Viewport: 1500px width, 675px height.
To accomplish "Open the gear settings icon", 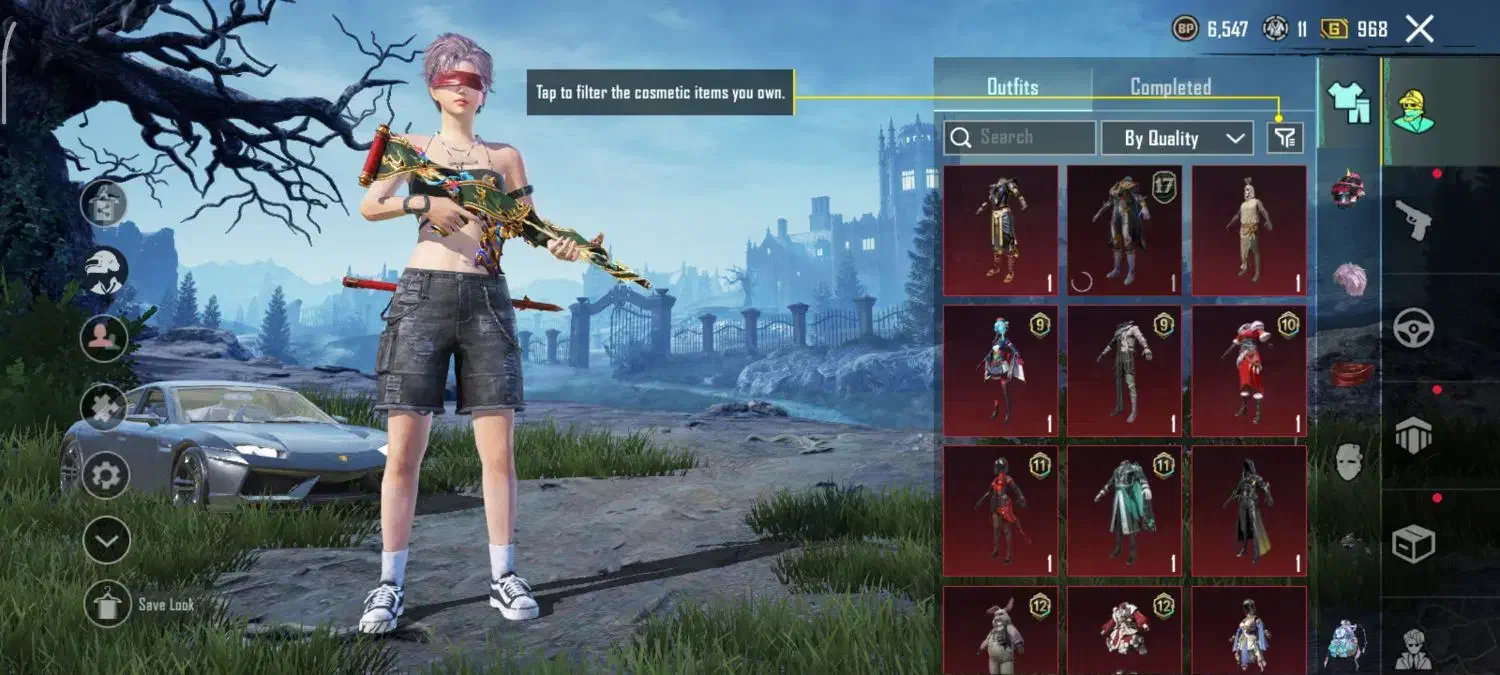I will pyautogui.click(x=106, y=474).
